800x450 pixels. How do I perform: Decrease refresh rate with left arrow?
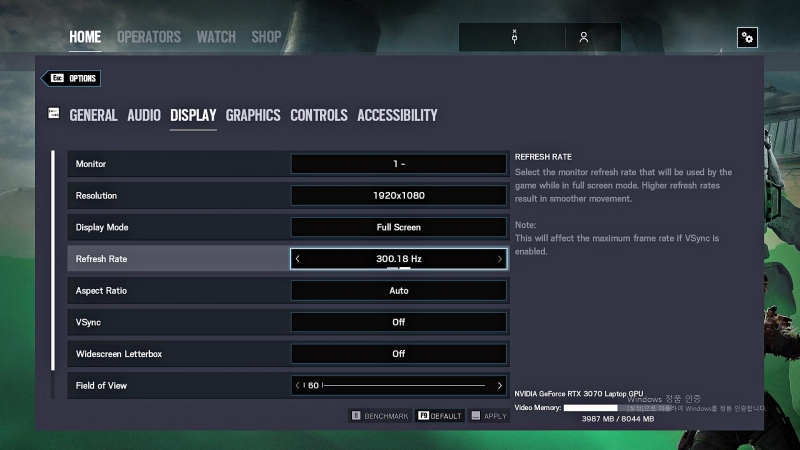298,259
